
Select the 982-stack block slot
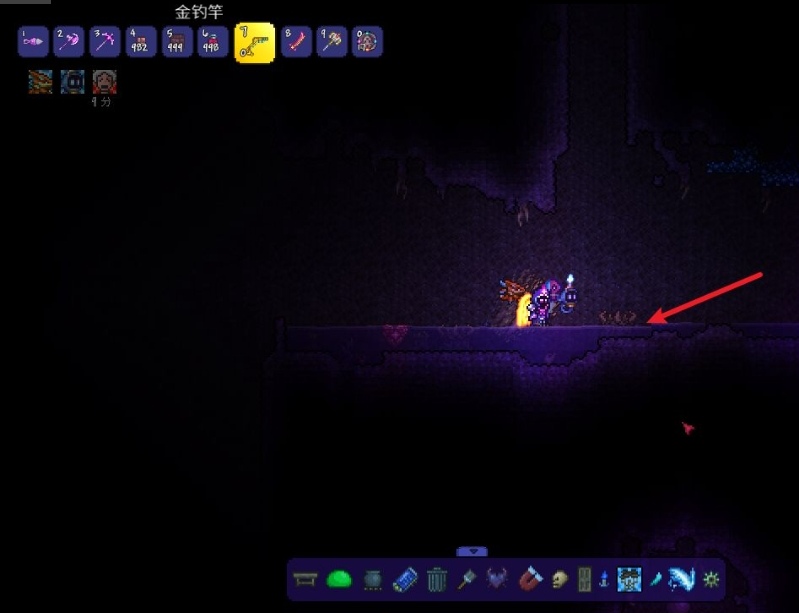pyautogui.click(x=140, y=42)
